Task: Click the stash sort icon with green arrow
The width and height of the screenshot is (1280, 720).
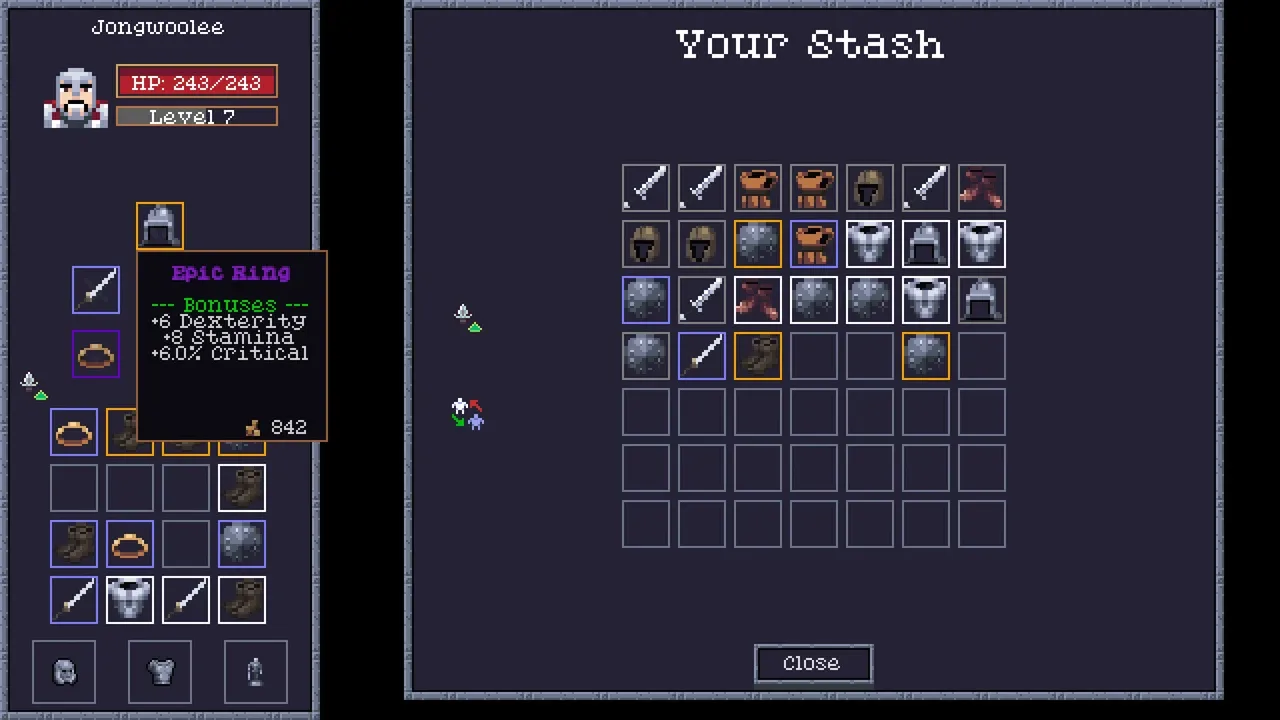Action: [x=467, y=318]
